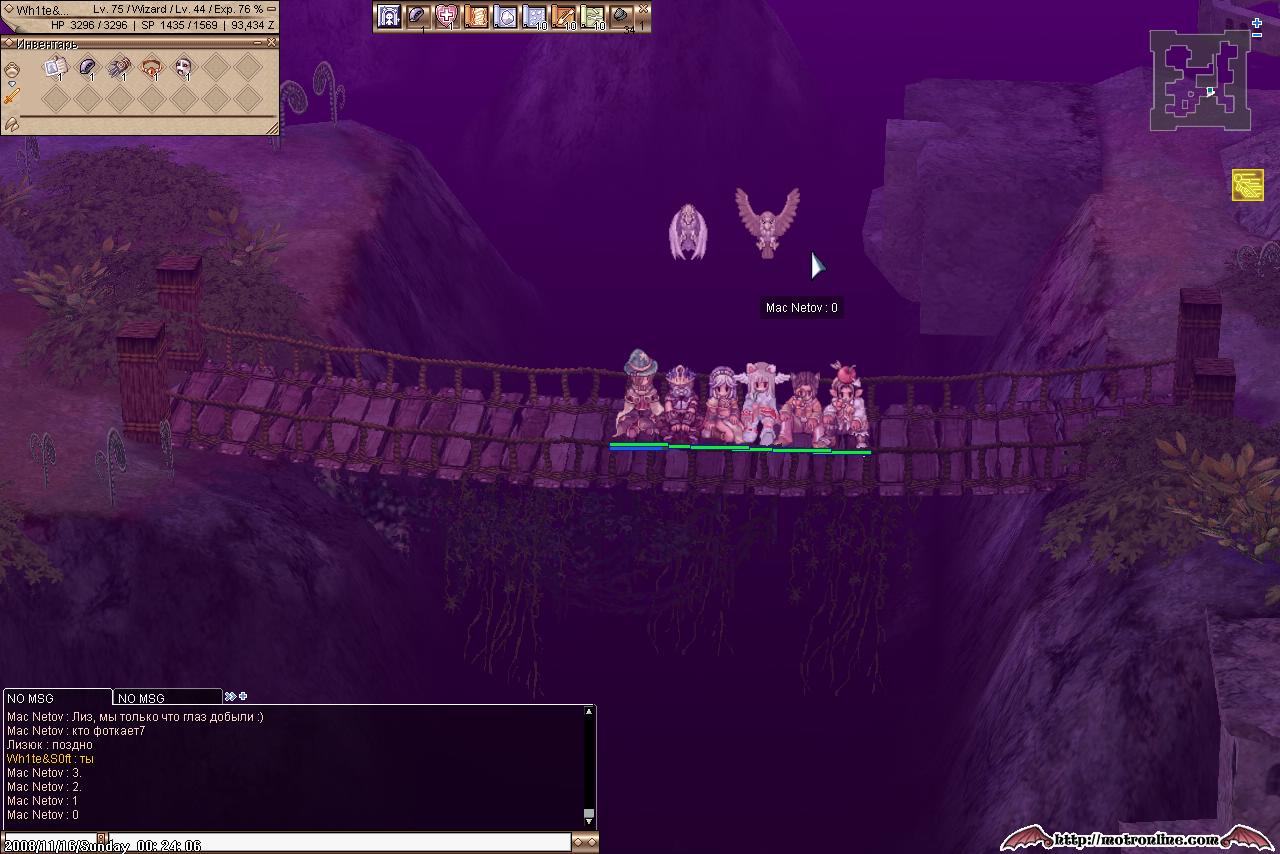Open the equipment tab with sword icon
This screenshot has height=854, width=1280.
coord(12,95)
